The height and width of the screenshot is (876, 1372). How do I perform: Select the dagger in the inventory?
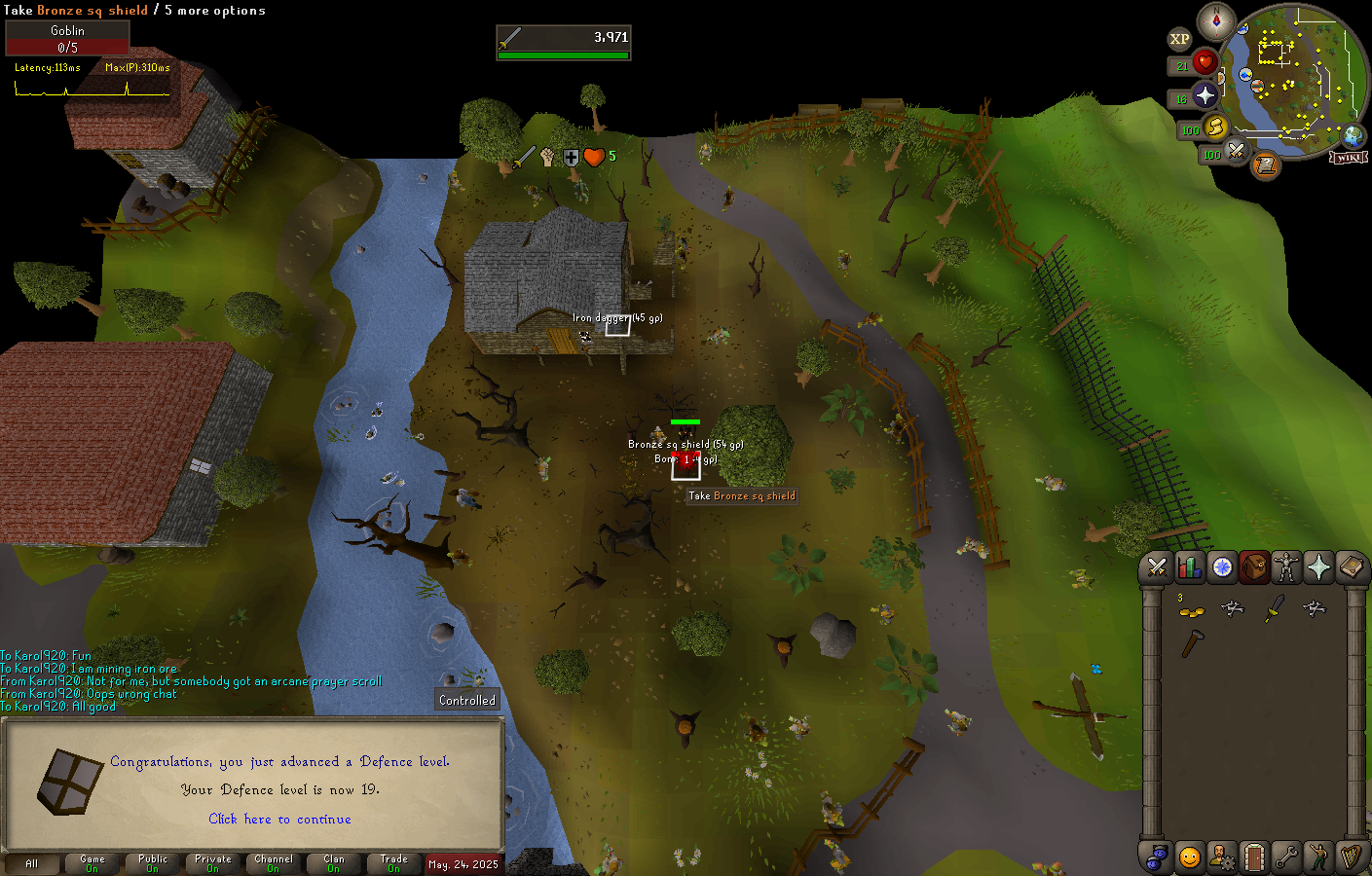(x=1274, y=609)
